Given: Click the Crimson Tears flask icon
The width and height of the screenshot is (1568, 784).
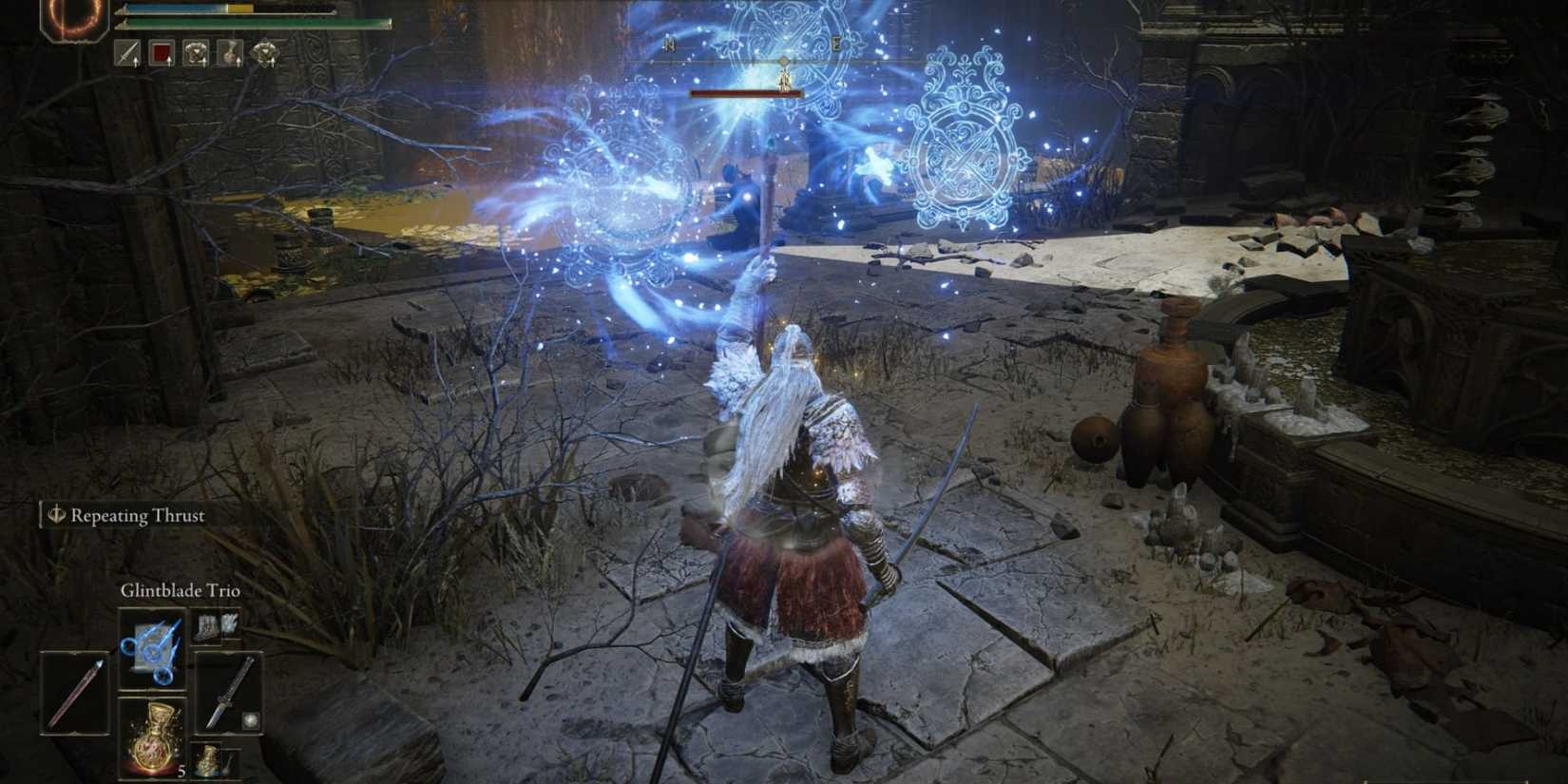Looking at the screenshot, I should point(153,736).
